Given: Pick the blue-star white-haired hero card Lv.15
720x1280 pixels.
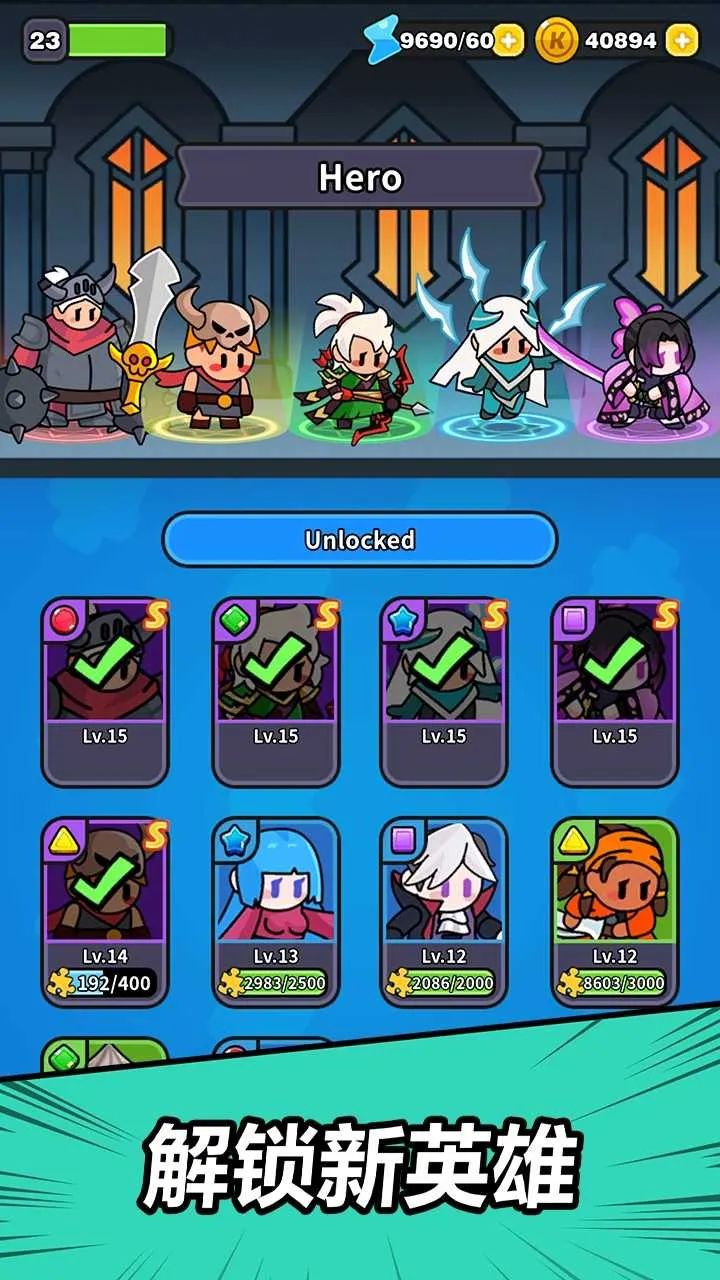Looking at the screenshot, I should (445, 692).
